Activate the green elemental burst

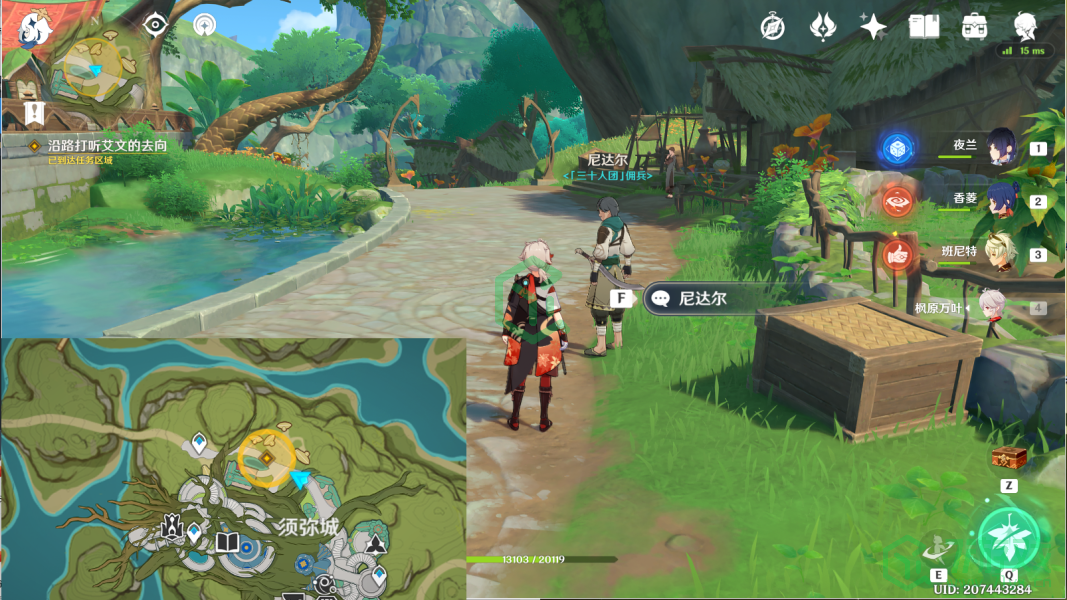(1008, 537)
